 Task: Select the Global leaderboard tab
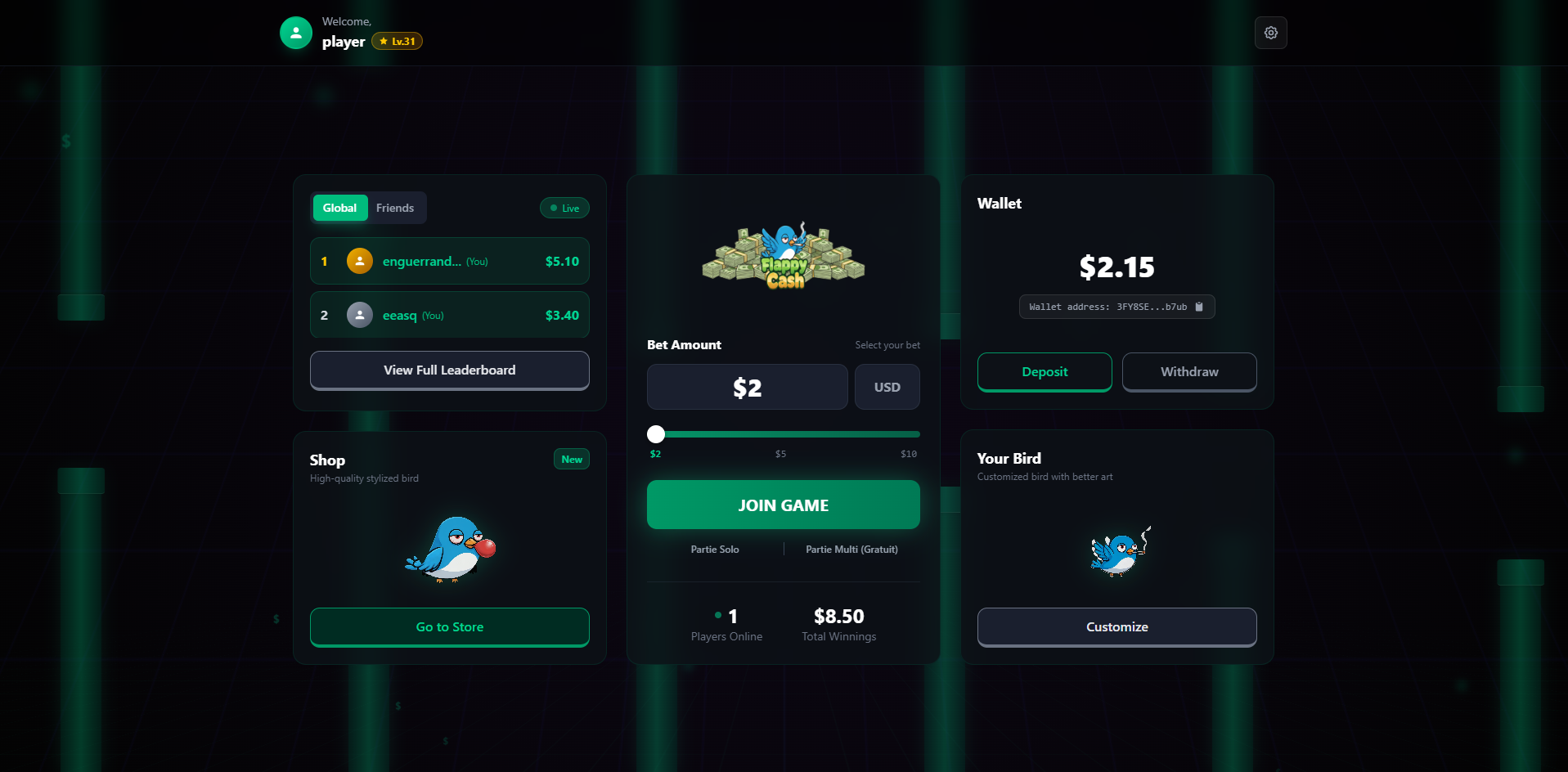339,208
